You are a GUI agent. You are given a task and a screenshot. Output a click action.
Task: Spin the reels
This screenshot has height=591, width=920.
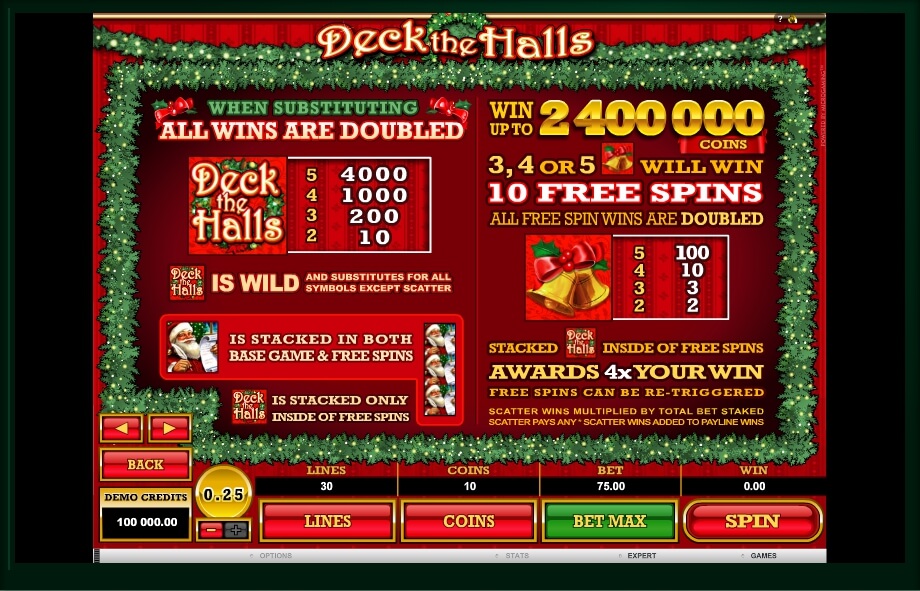(x=752, y=521)
